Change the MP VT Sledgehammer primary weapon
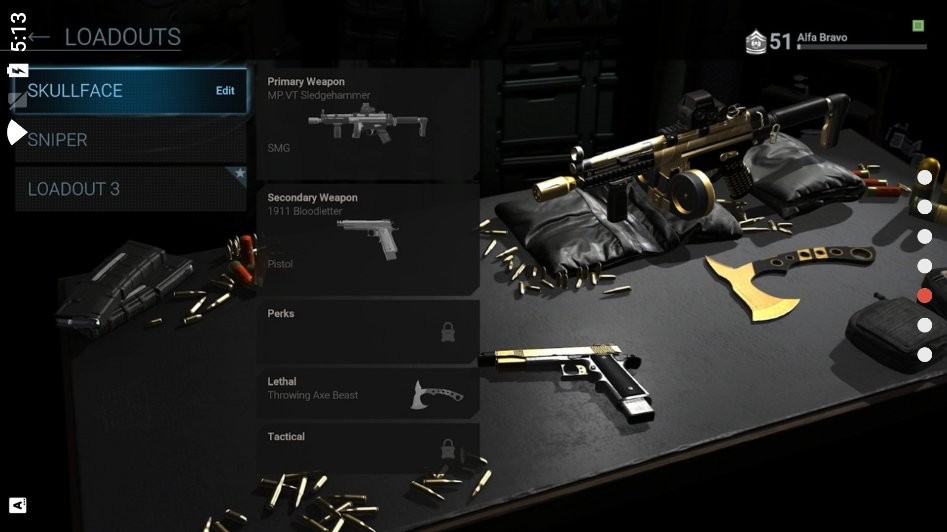 point(367,122)
